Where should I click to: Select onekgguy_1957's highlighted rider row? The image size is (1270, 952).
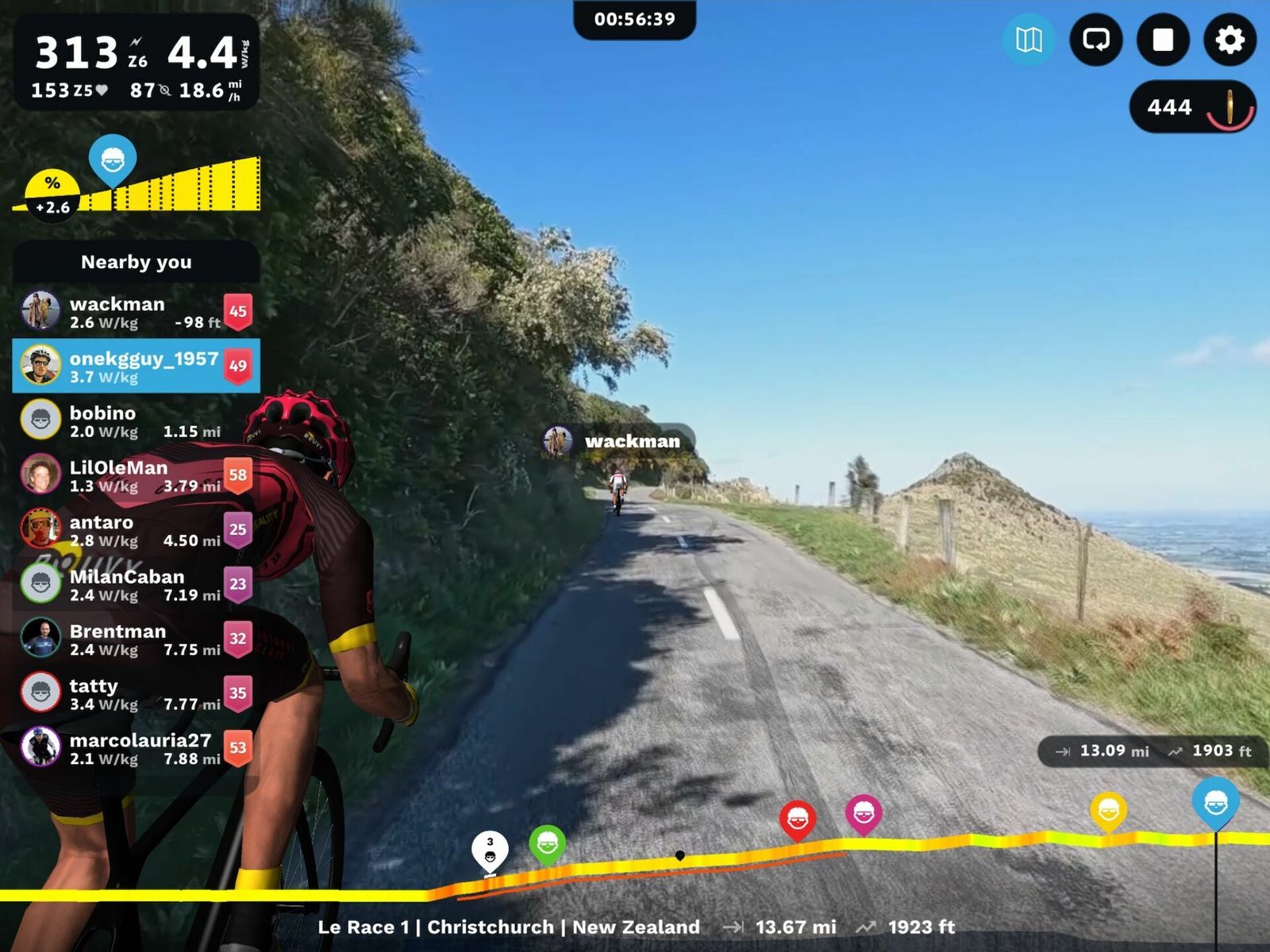(x=136, y=367)
